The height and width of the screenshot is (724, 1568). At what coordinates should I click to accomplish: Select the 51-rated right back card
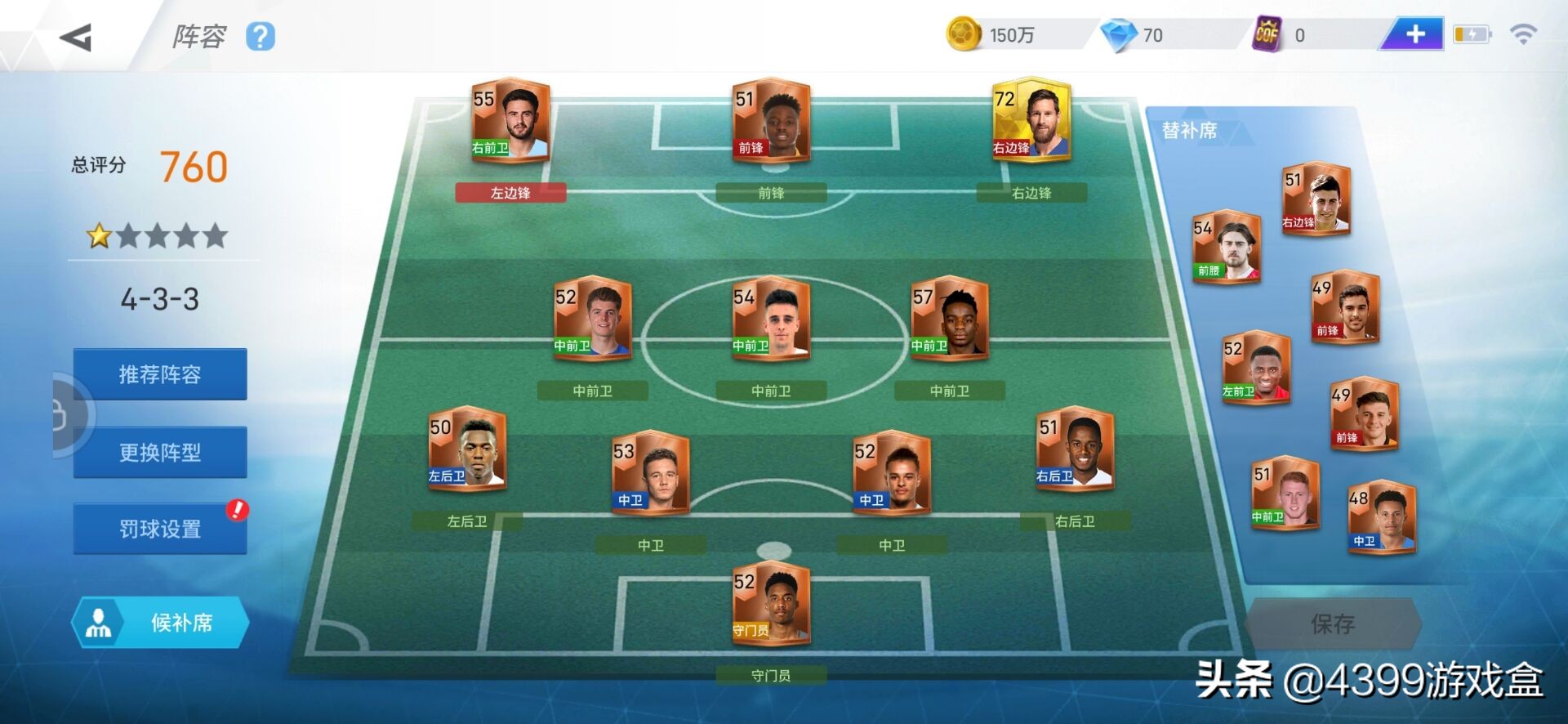(1075, 449)
